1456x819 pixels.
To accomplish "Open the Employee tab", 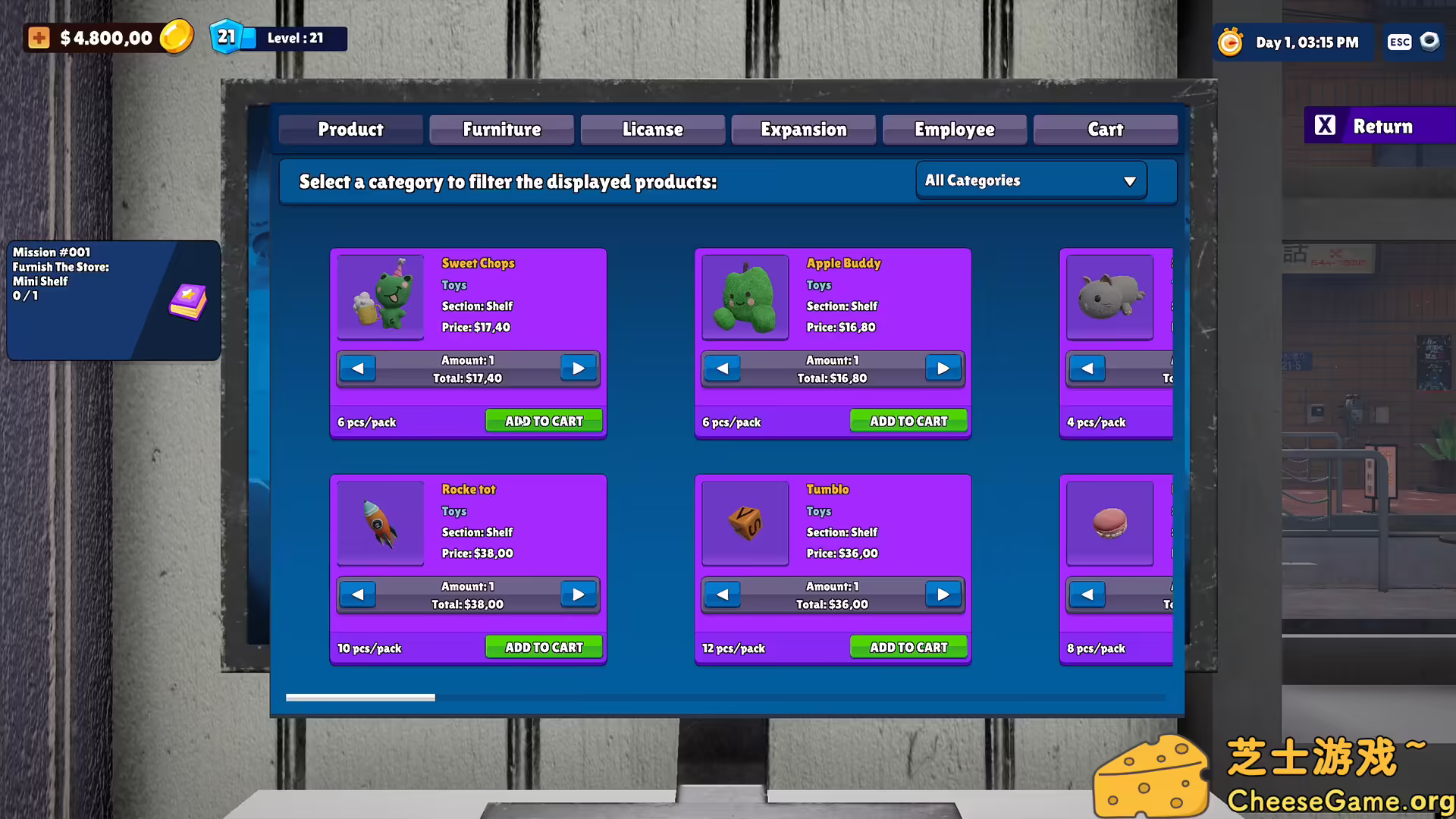I will pyautogui.click(x=954, y=129).
